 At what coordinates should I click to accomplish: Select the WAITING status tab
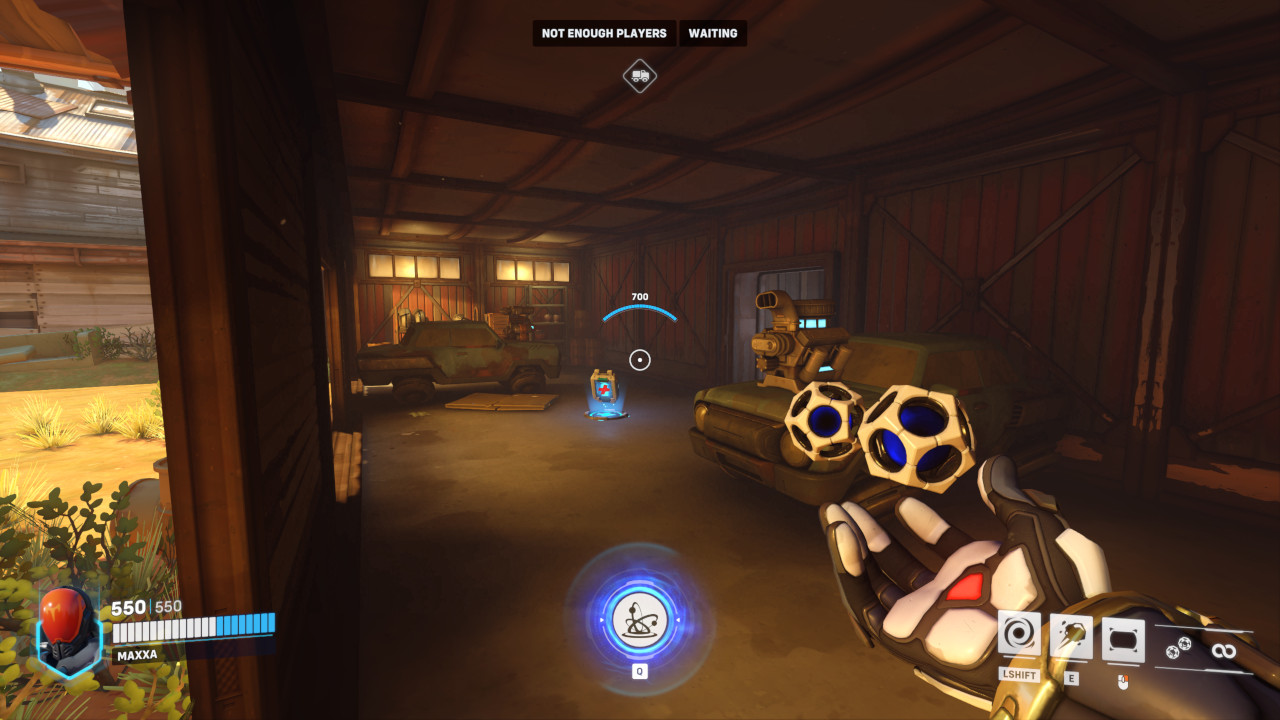(x=712, y=33)
